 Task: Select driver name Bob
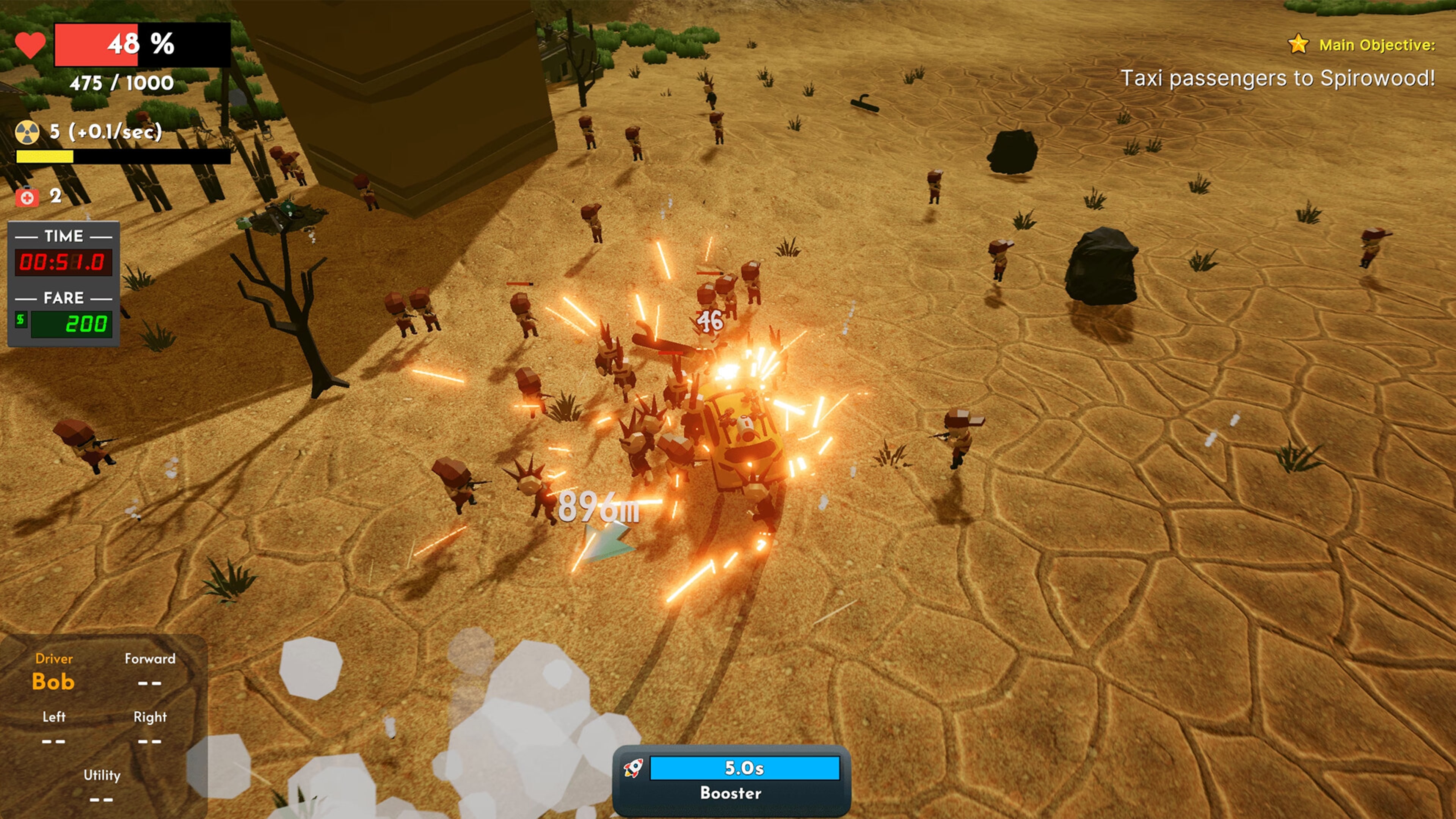click(x=53, y=682)
